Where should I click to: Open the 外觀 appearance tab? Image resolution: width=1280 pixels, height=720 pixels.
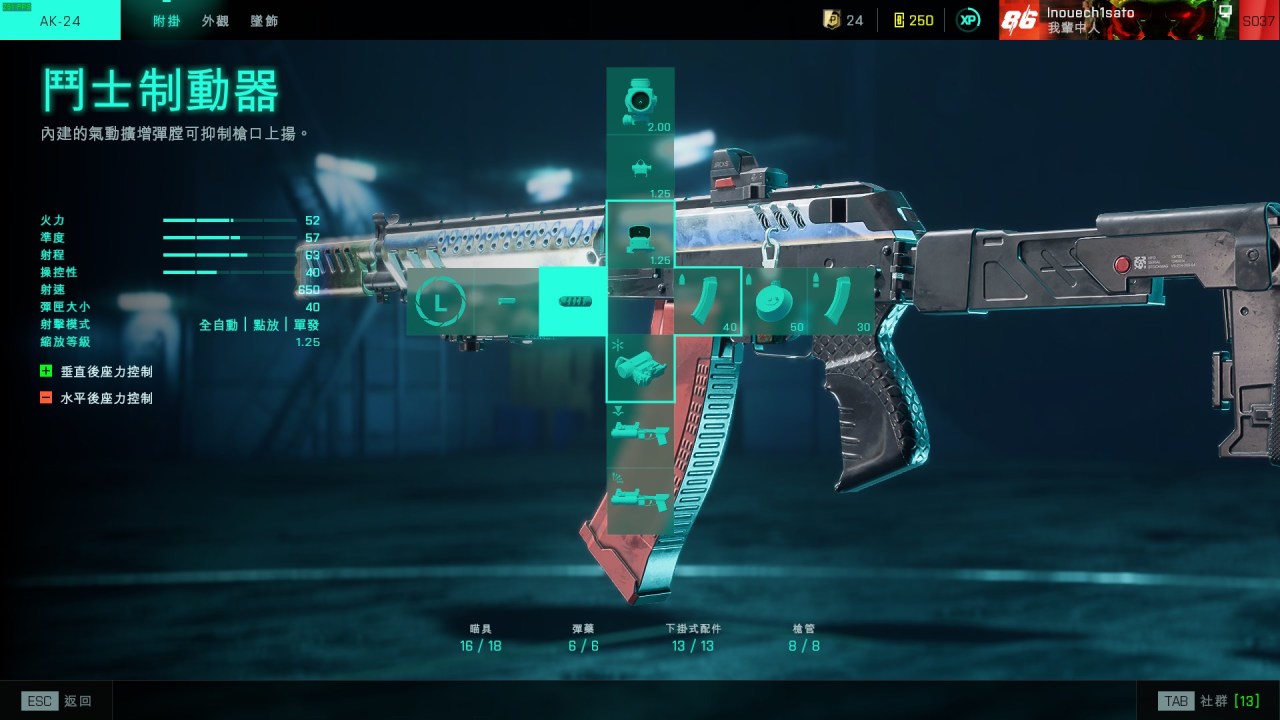pos(215,20)
